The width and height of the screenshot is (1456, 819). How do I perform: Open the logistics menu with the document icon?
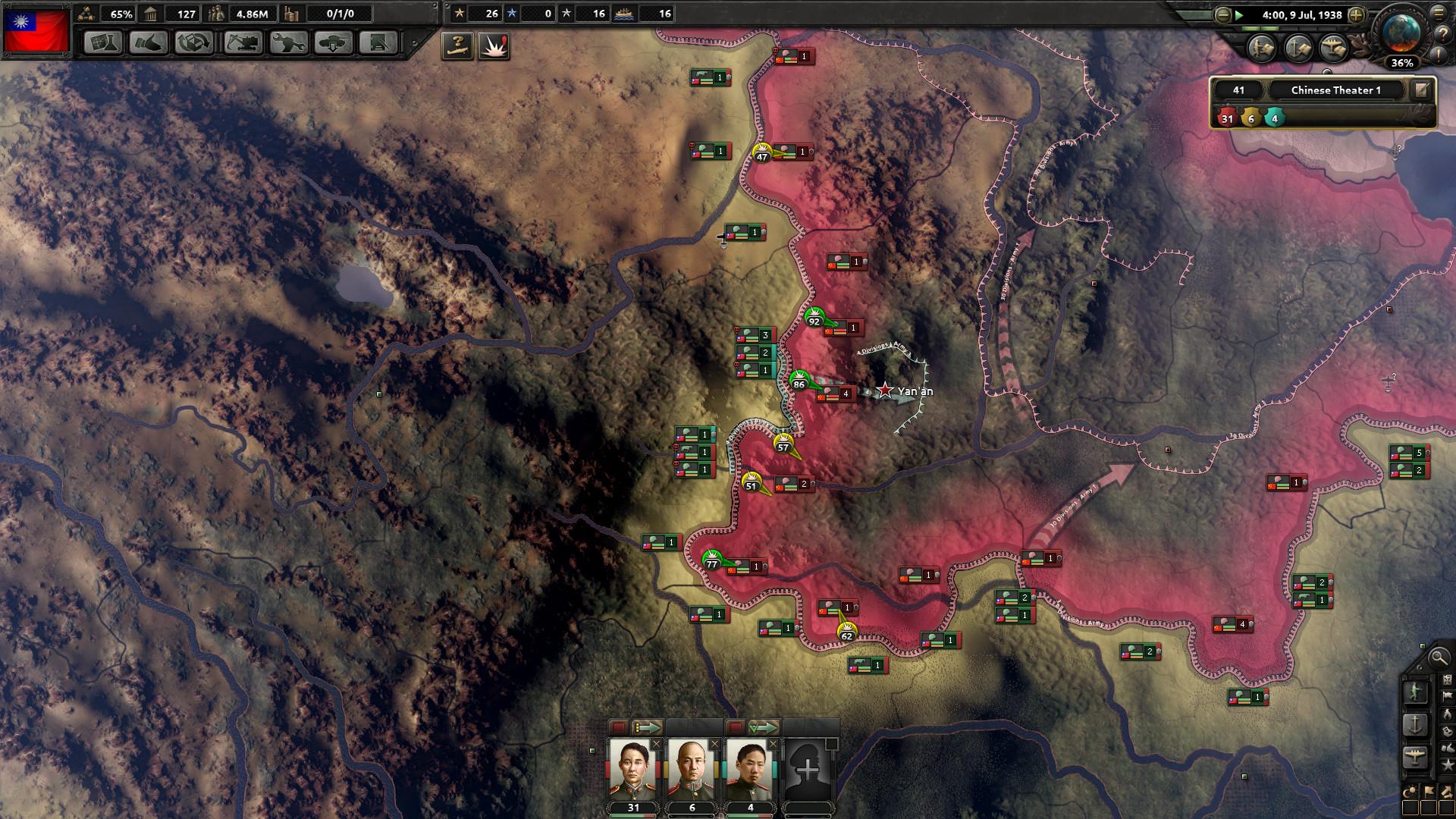(x=378, y=42)
